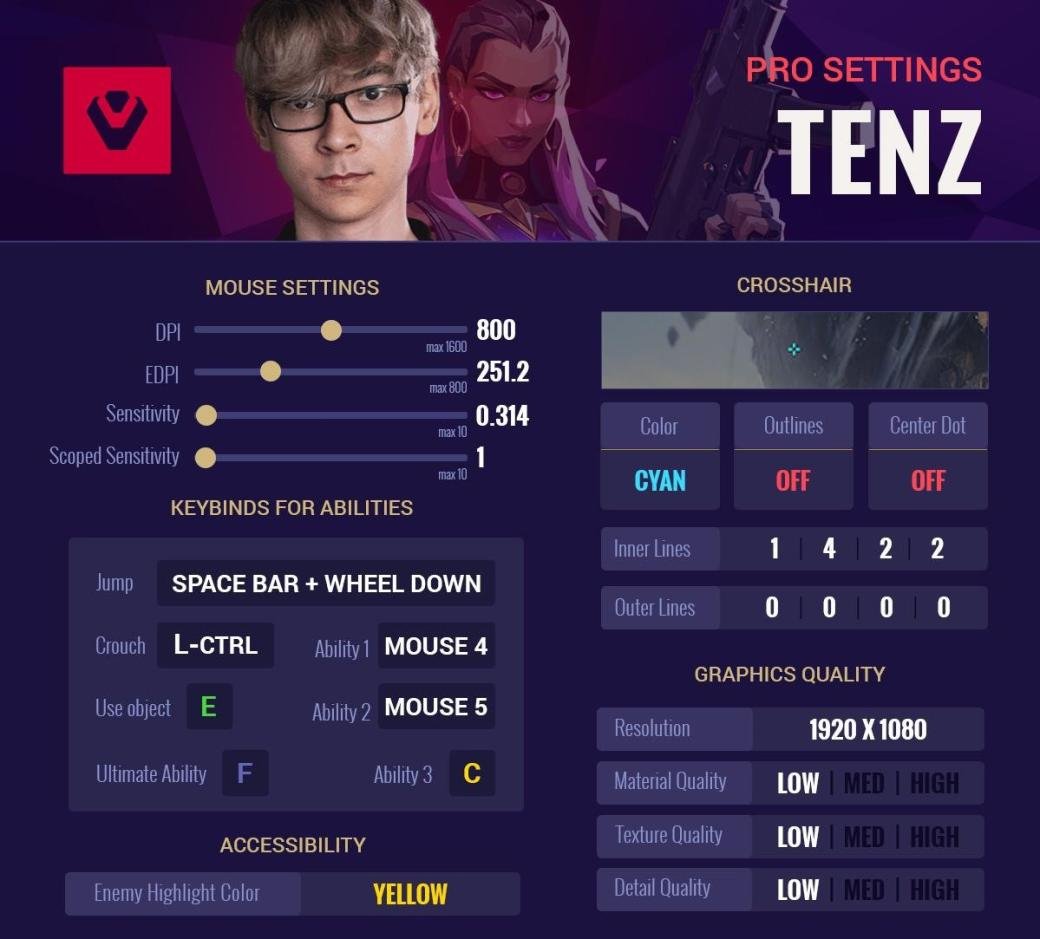1040x939 pixels.
Task: Select the Sensitivity slider handle
Action: pyautogui.click(x=206, y=415)
